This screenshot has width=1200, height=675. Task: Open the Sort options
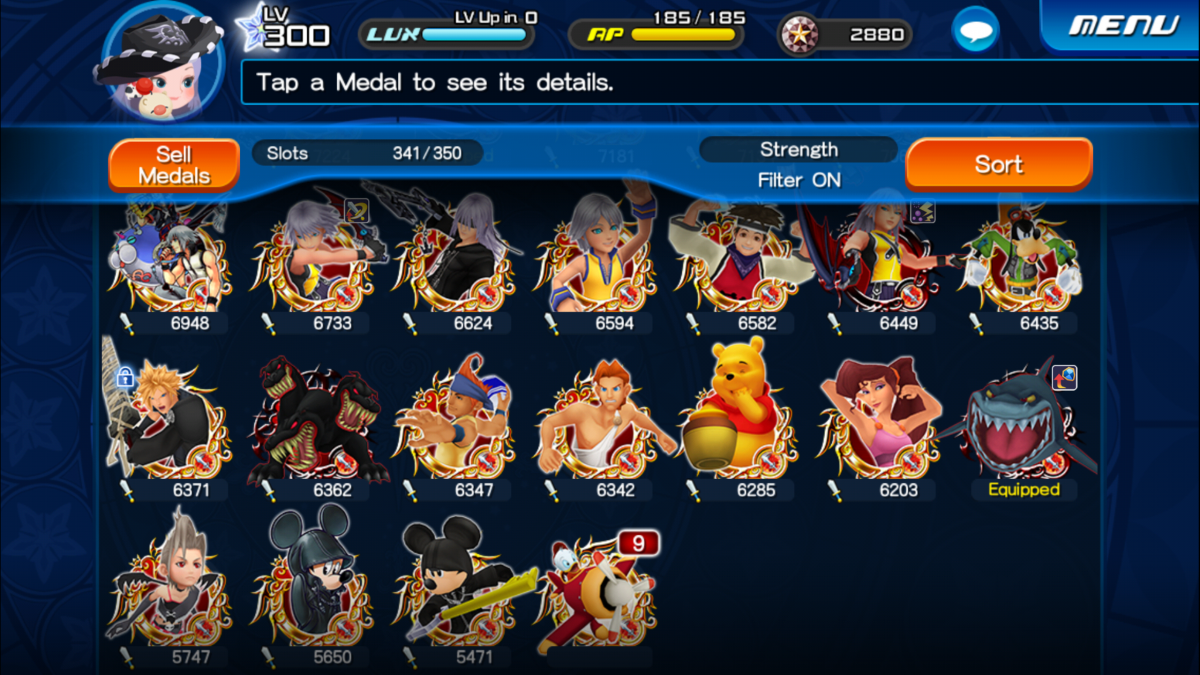(998, 164)
